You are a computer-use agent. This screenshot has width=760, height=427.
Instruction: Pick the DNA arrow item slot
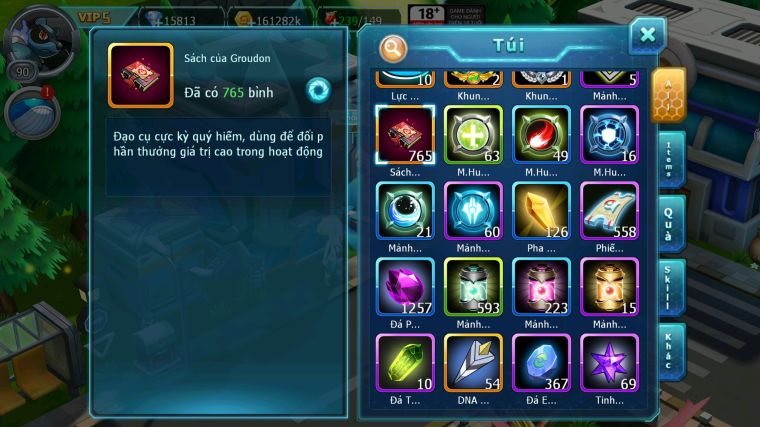(x=473, y=362)
